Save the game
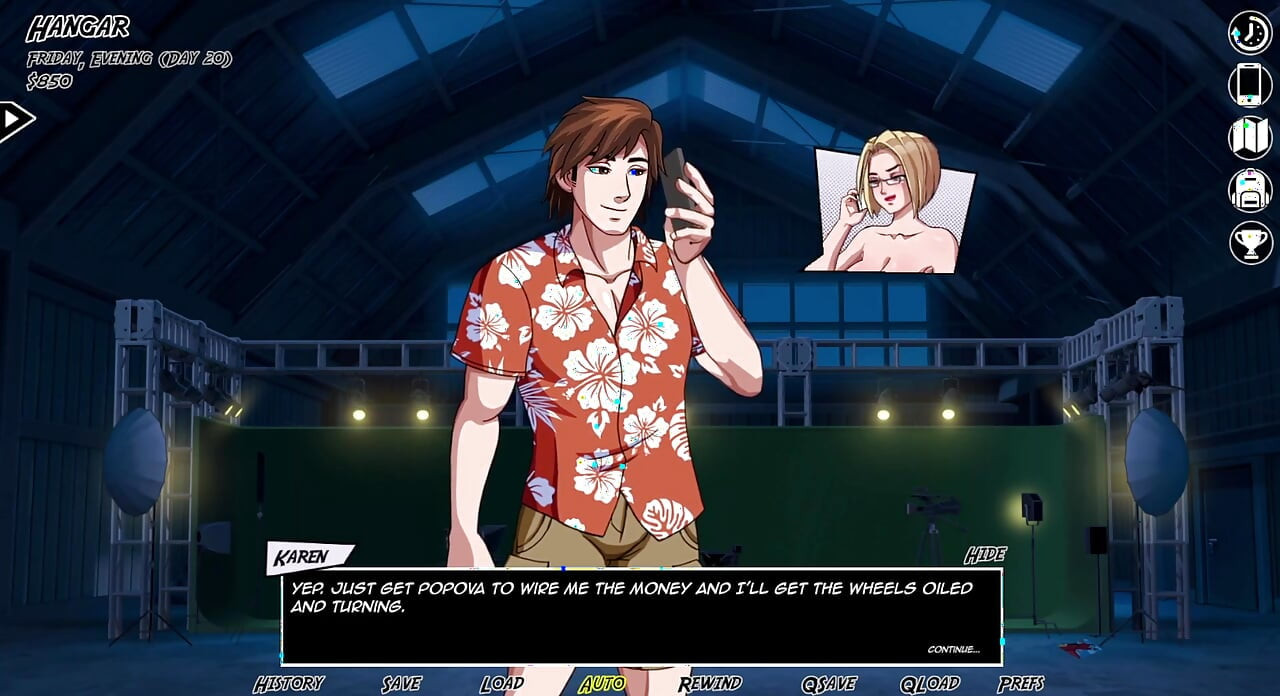Screen dimensions: 1280x696 (x=401, y=684)
